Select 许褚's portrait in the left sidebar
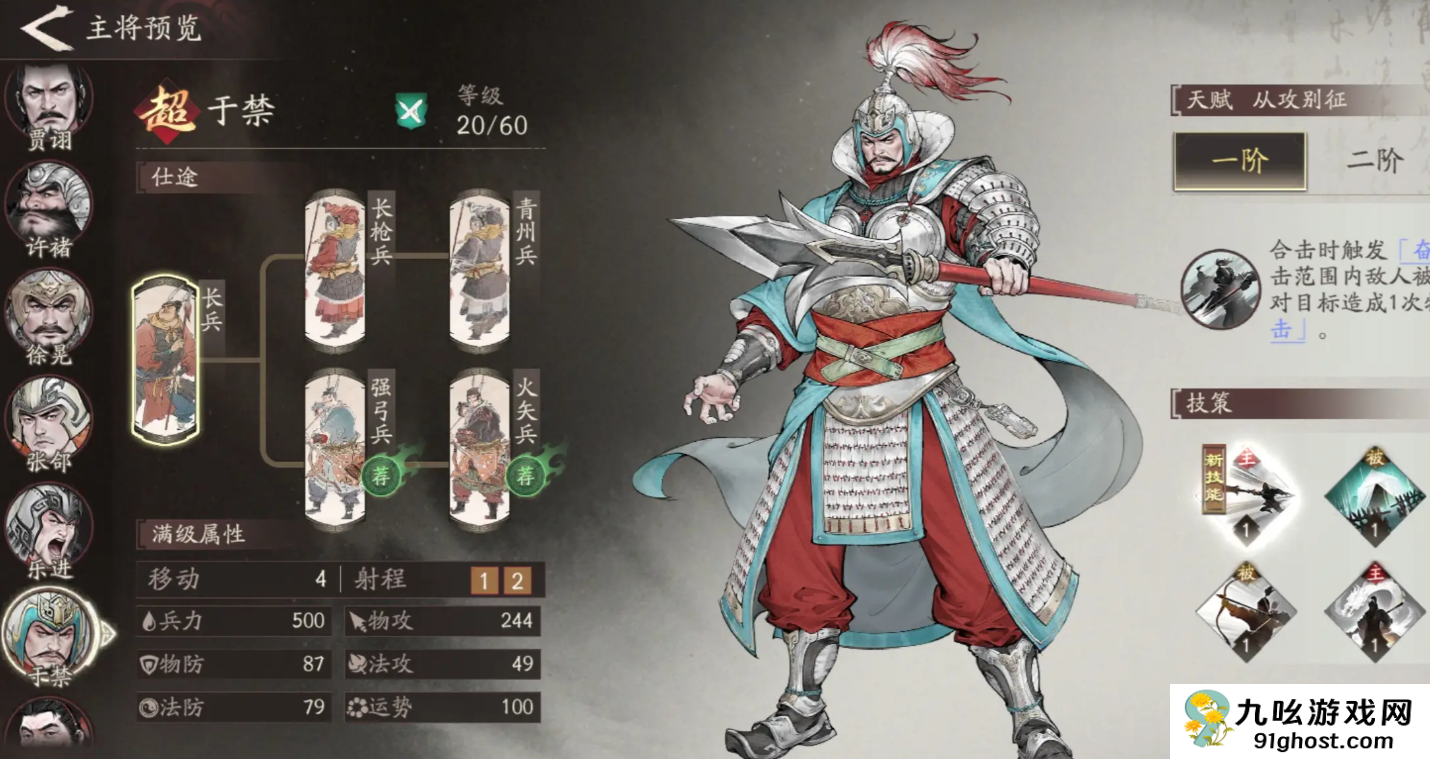This screenshot has width=1430, height=759. point(45,203)
